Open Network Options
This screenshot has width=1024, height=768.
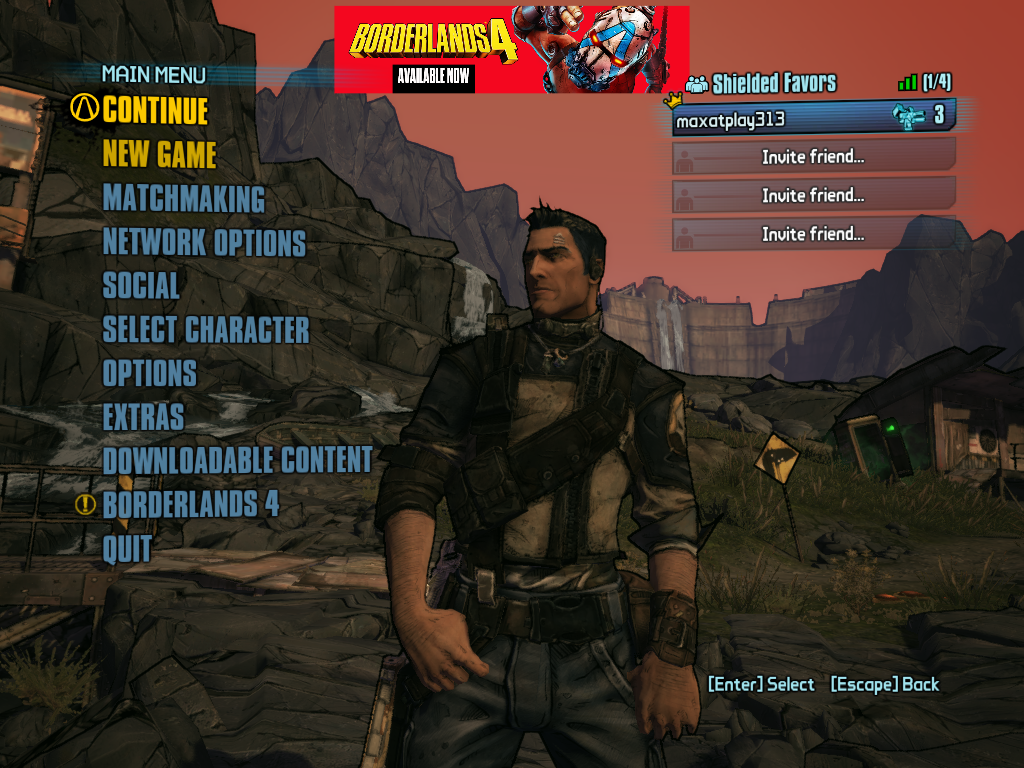pos(204,242)
